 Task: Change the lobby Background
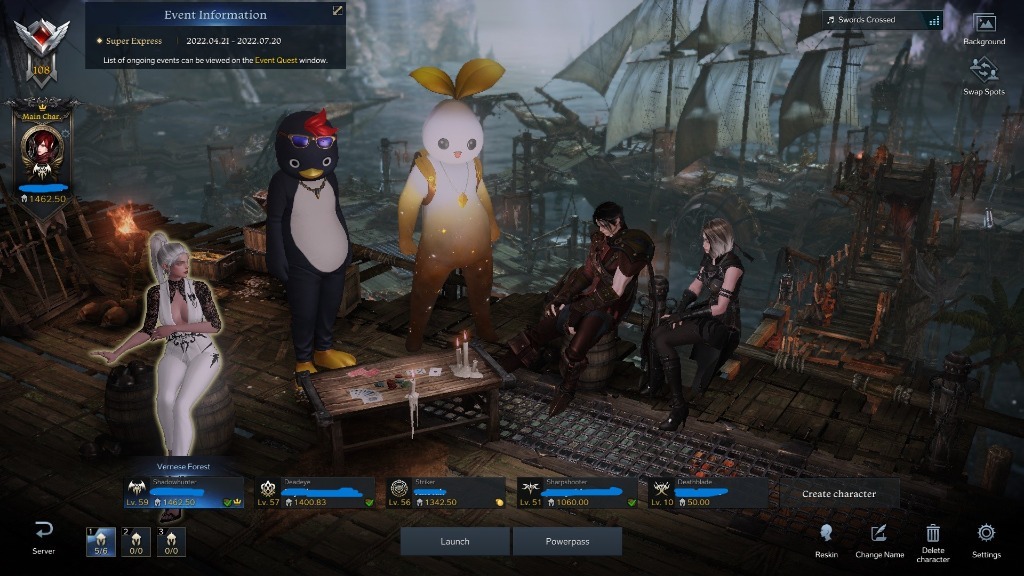tap(984, 29)
